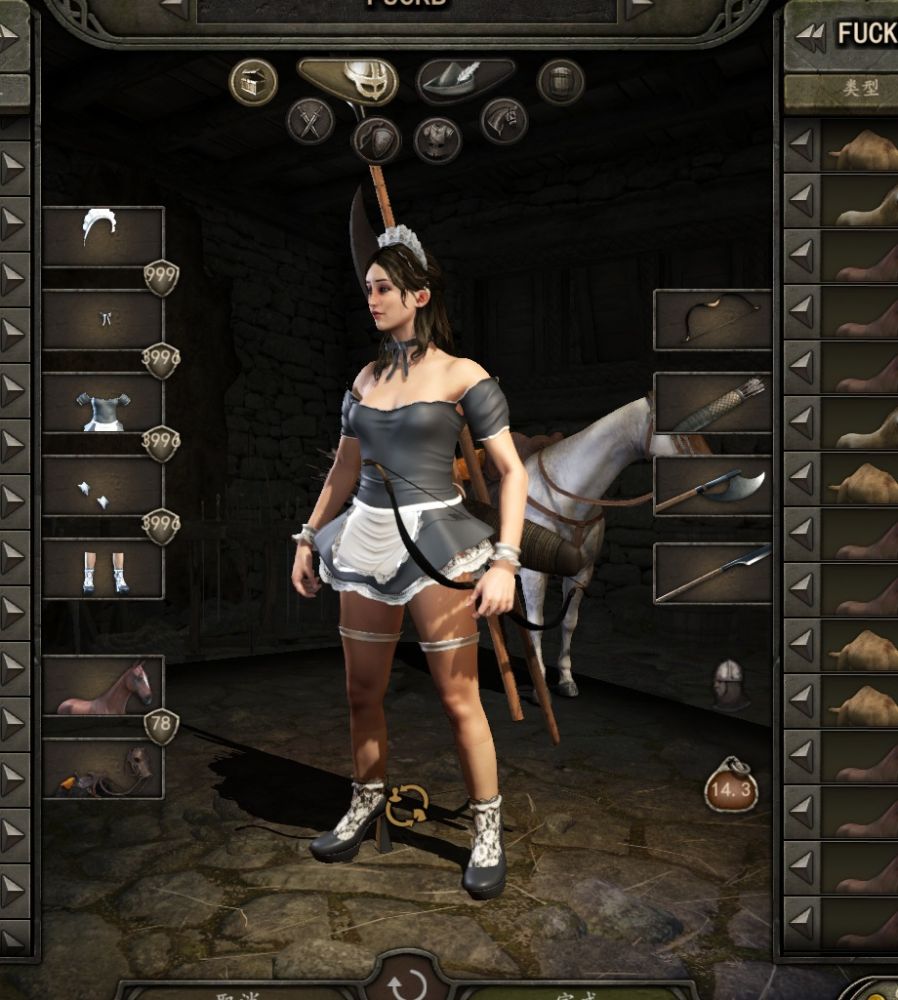Image resolution: width=898 pixels, height=1000 pixels.
Task: Filter inventory by shield icon
Action: 376,140
